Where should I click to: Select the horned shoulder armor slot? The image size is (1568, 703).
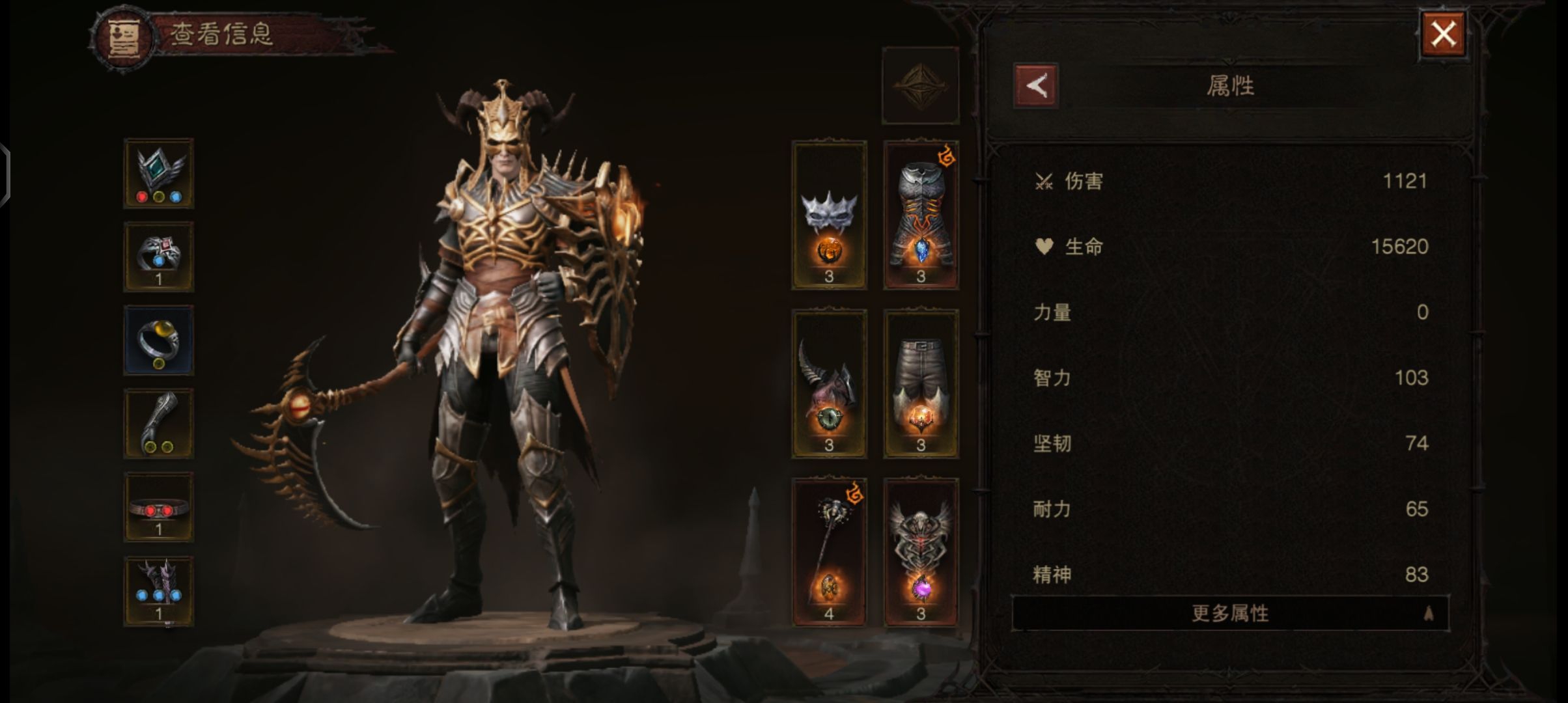point(829,384)
